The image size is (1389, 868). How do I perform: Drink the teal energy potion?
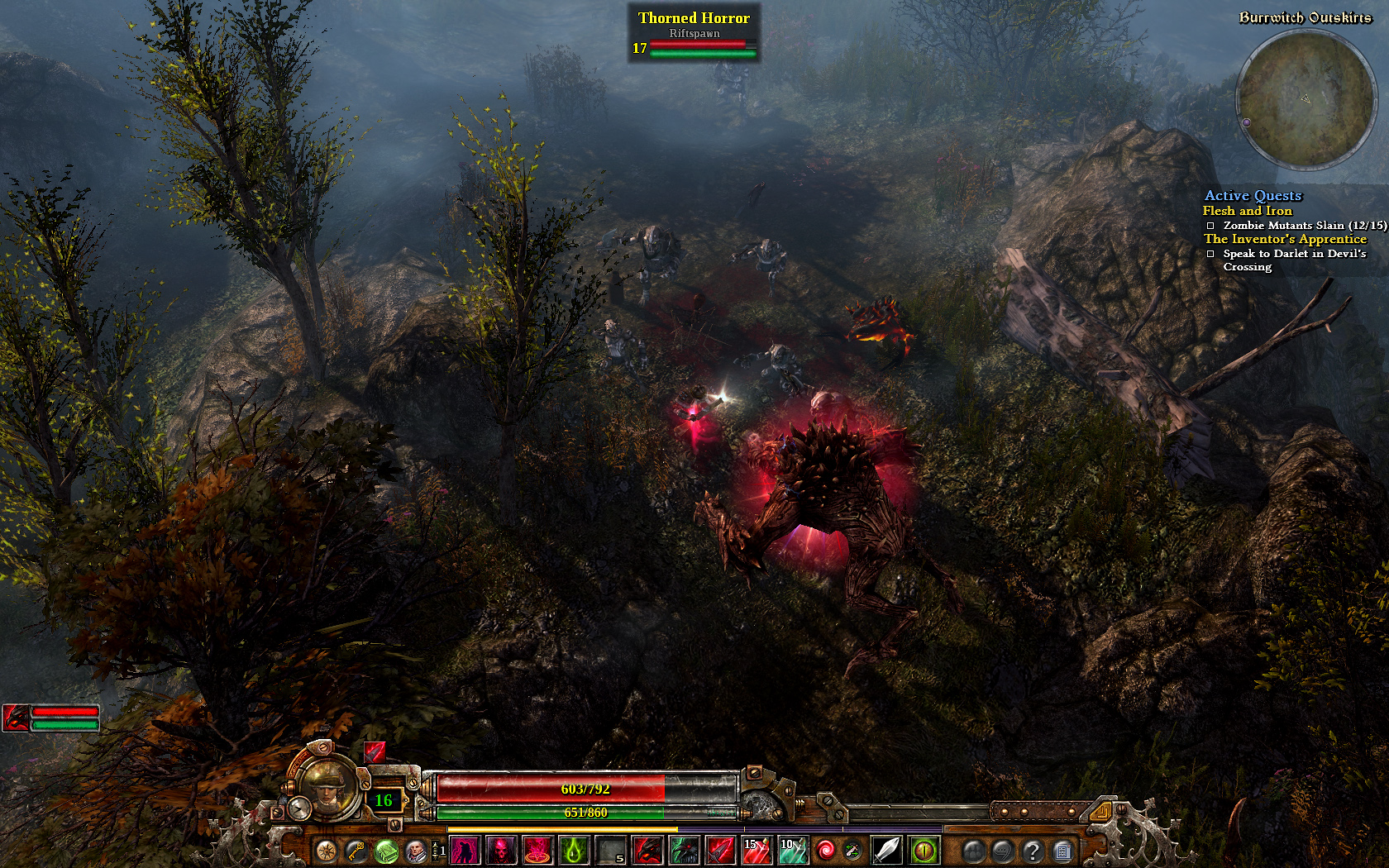pyautogui.click(x=793, y=850)
